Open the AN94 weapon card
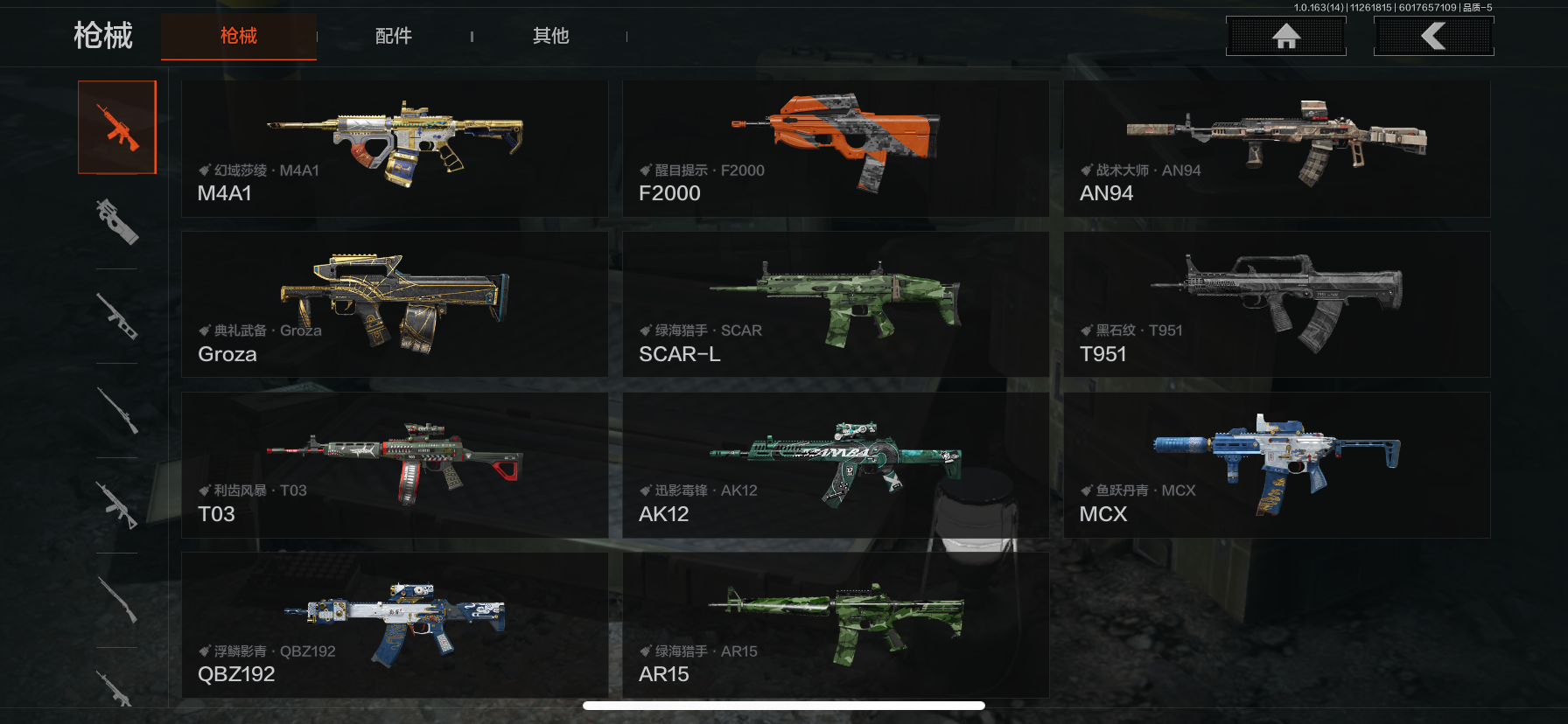The height and width of the screenshot is (724, 1568). 1276,149
